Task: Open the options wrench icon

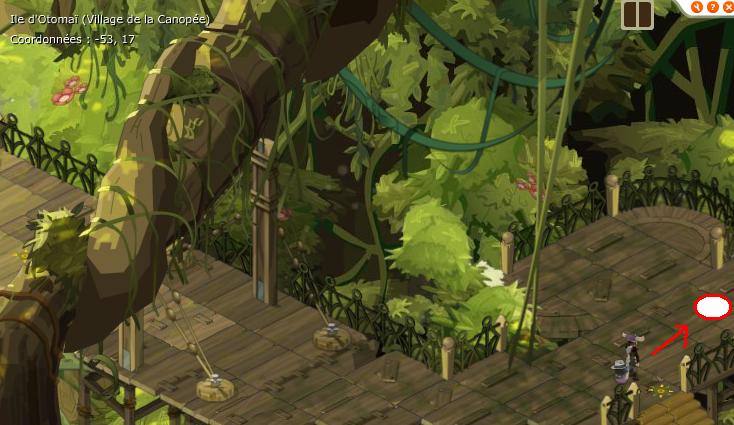Action: pos(697,7)
